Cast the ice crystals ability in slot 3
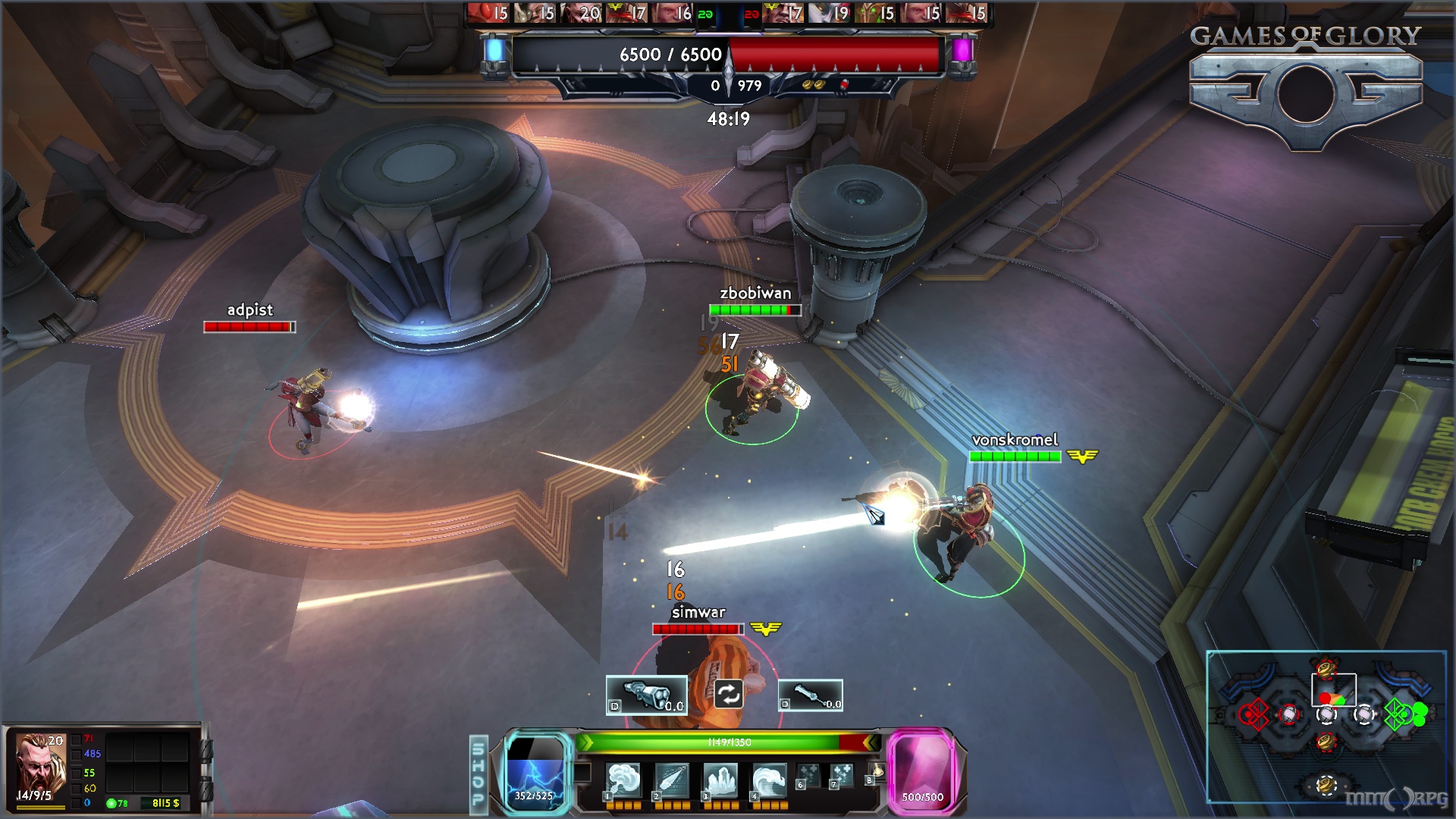 tap(720, 780)
